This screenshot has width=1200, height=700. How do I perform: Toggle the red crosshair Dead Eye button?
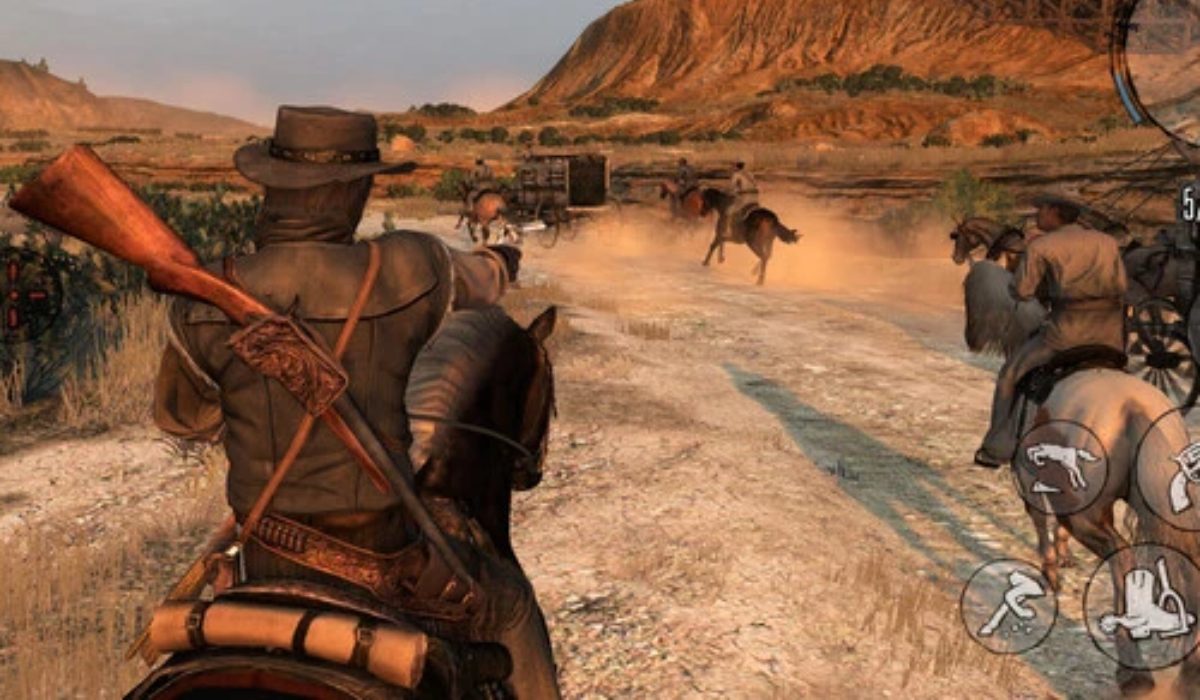coord(22,295)
